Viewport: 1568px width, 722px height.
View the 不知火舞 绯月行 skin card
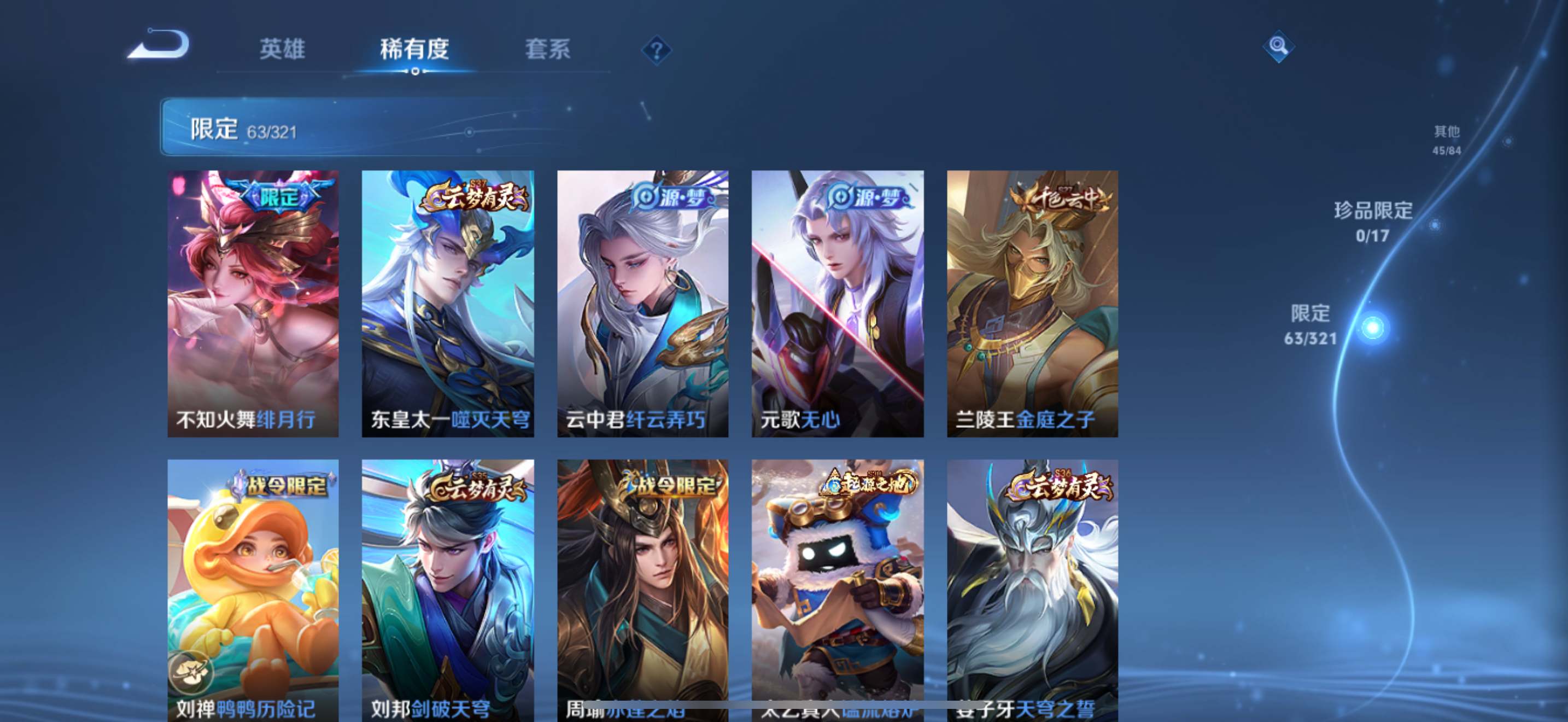[x=253, y=303]
